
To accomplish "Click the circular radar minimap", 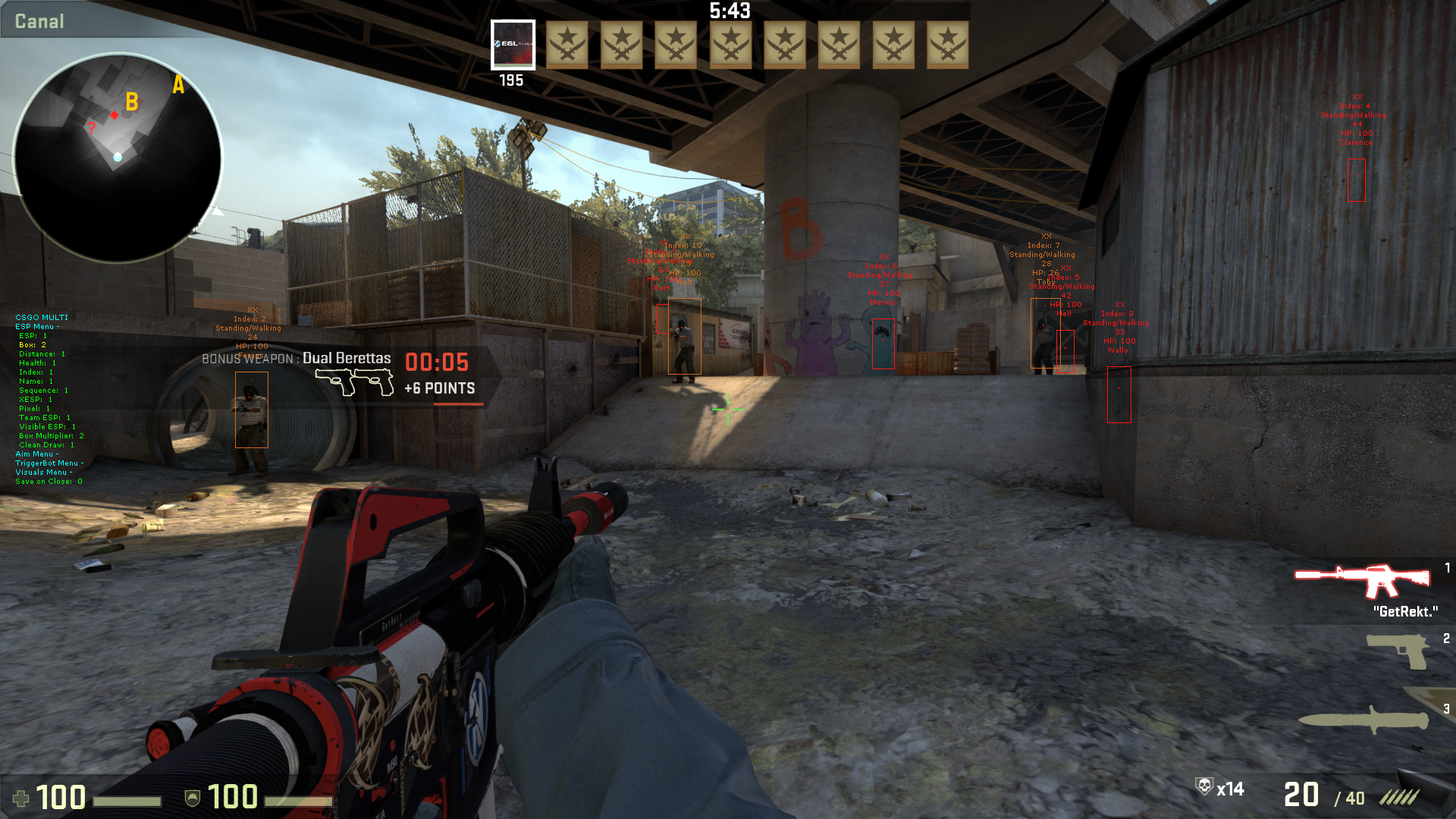I will (118, 158).
